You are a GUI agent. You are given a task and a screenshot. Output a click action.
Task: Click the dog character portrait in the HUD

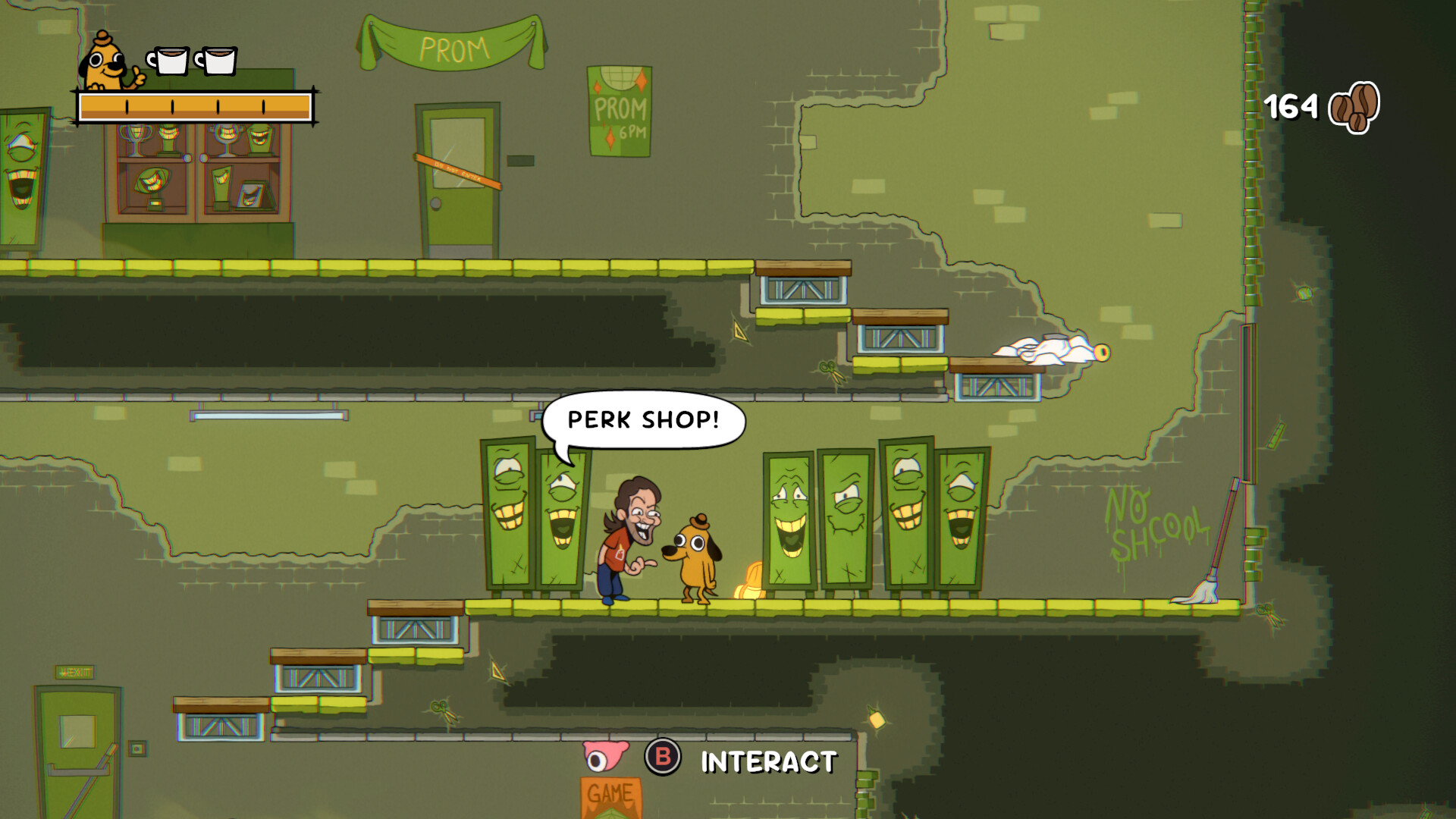coord(102,61)
